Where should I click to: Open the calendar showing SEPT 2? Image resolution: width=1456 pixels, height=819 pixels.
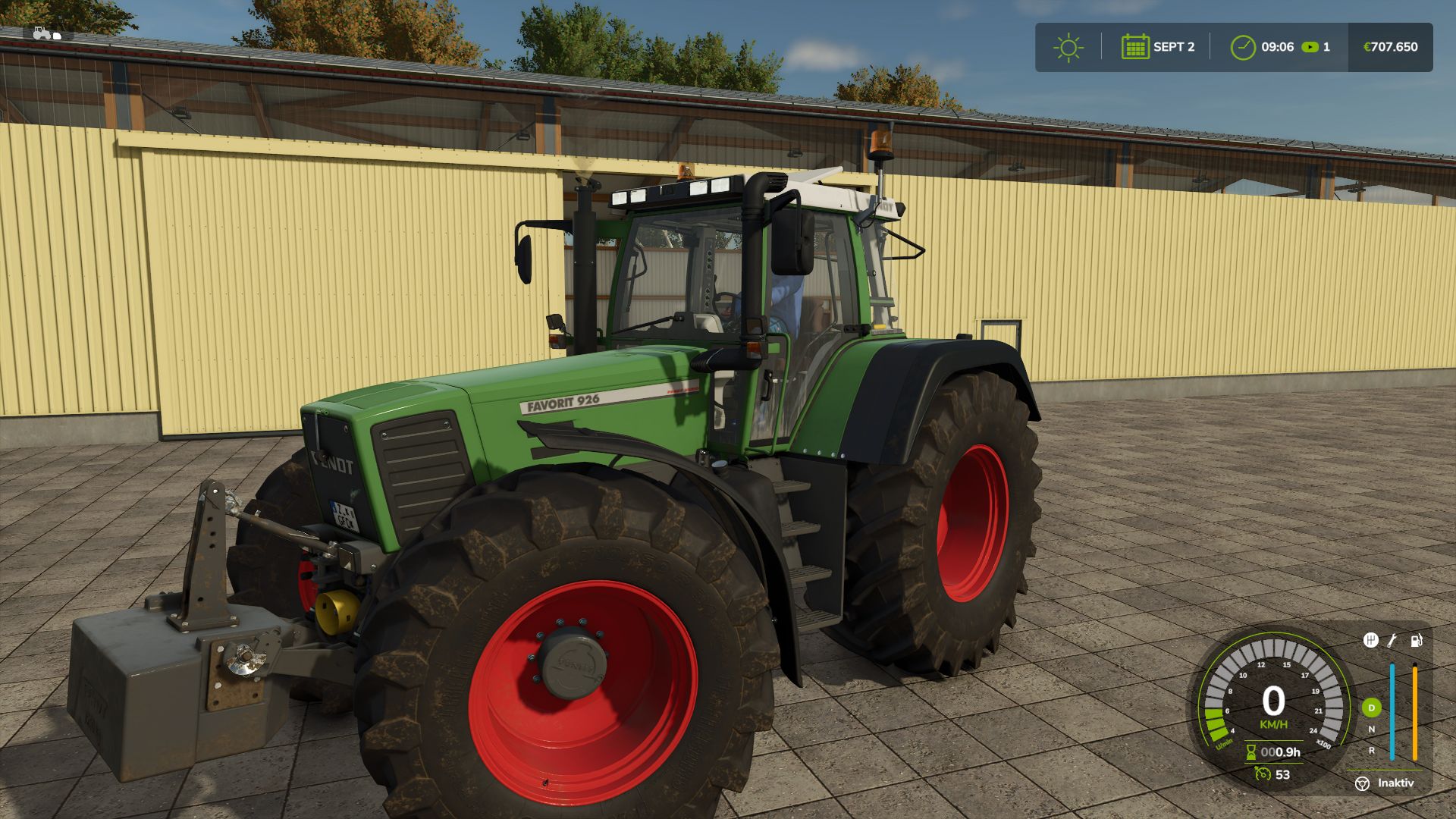click(x=1134, y=47)
